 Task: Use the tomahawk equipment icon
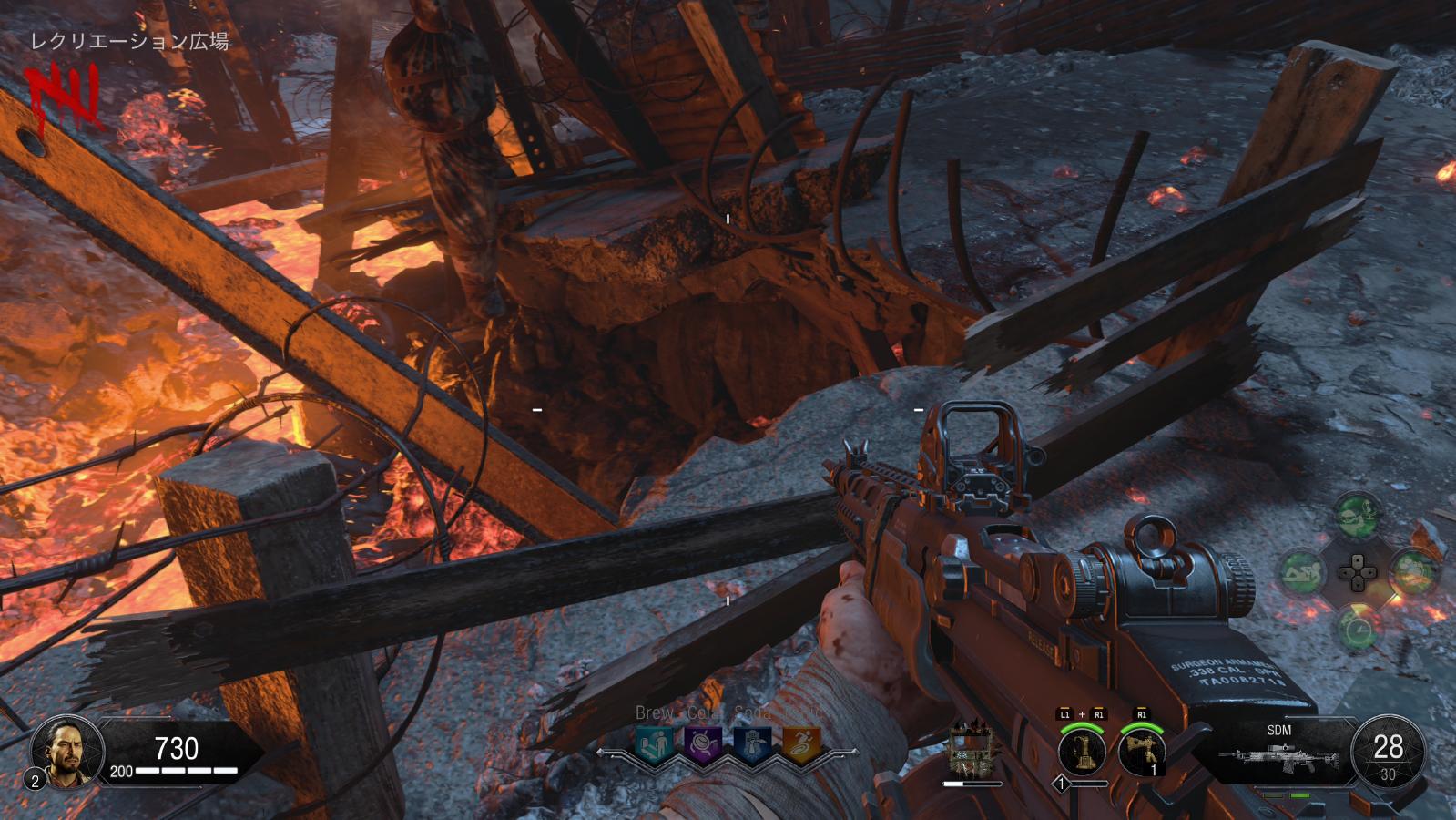click(x=1142, y=753)
